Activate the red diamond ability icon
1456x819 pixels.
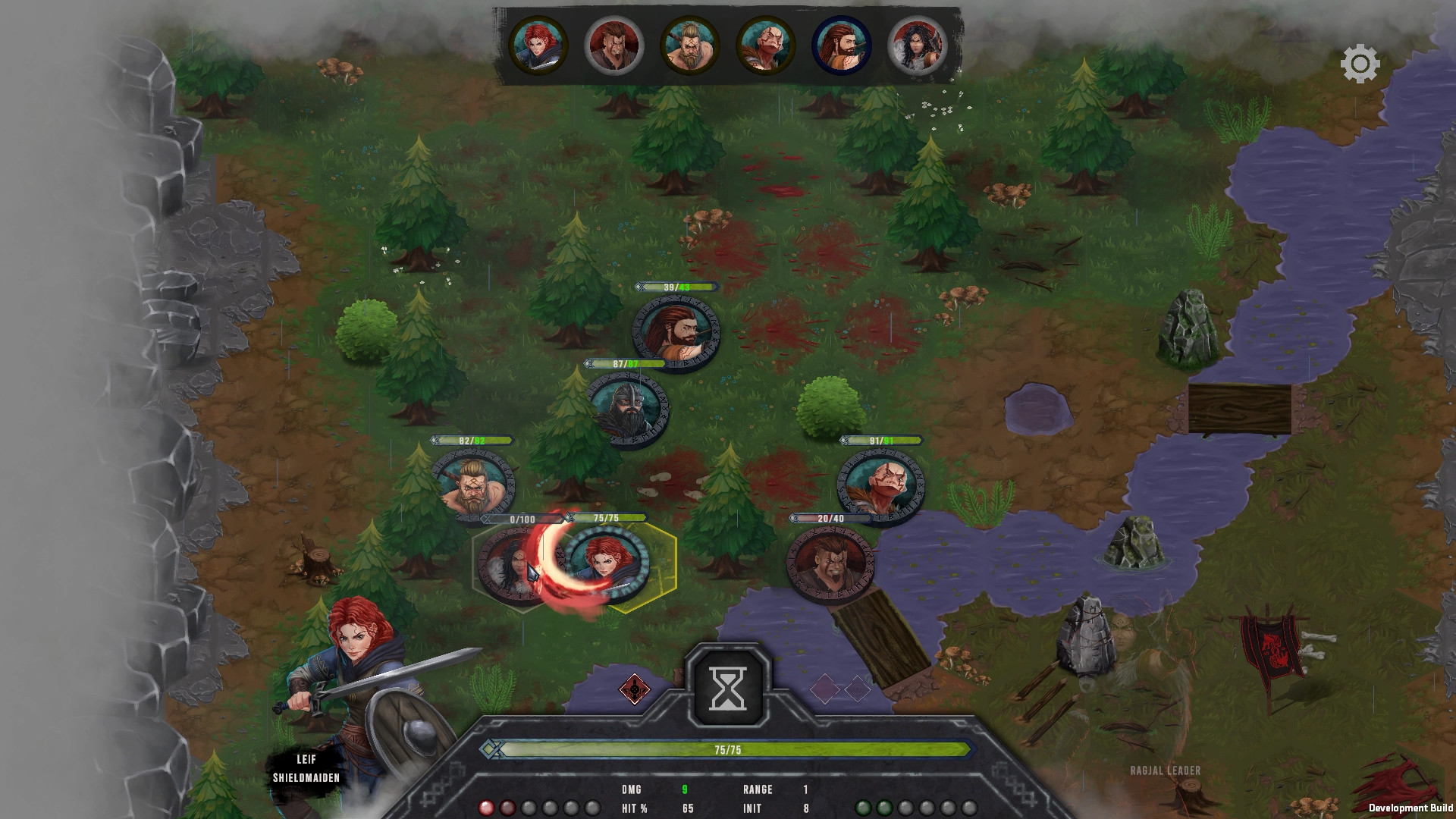coord(634,689)
